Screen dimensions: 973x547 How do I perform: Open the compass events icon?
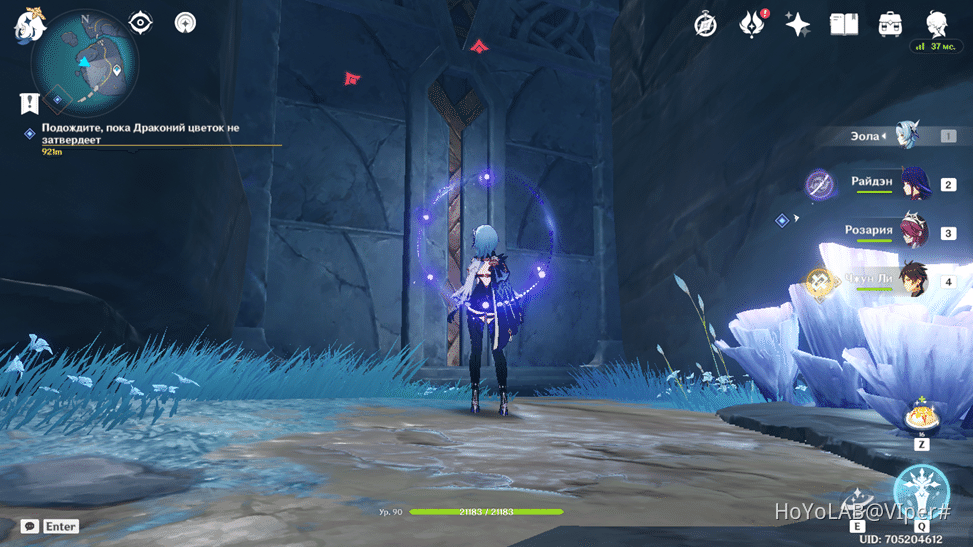[706, 24]
